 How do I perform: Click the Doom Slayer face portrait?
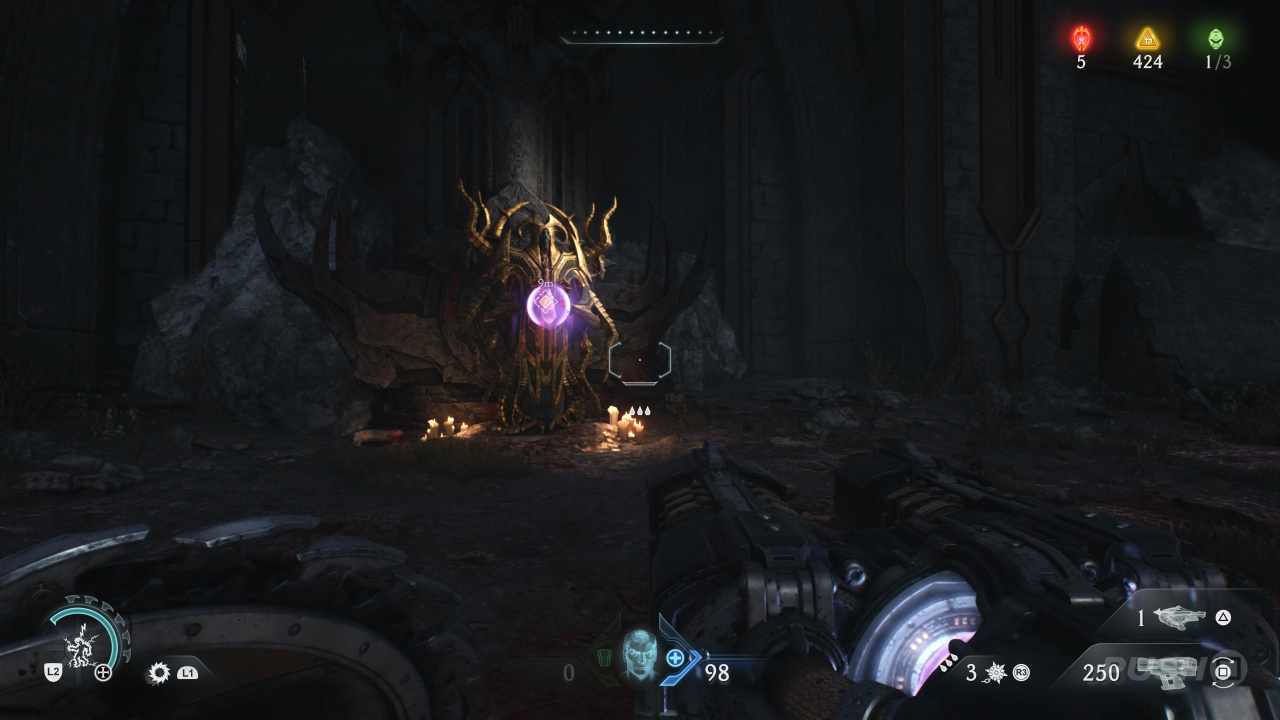pos(638,655)
